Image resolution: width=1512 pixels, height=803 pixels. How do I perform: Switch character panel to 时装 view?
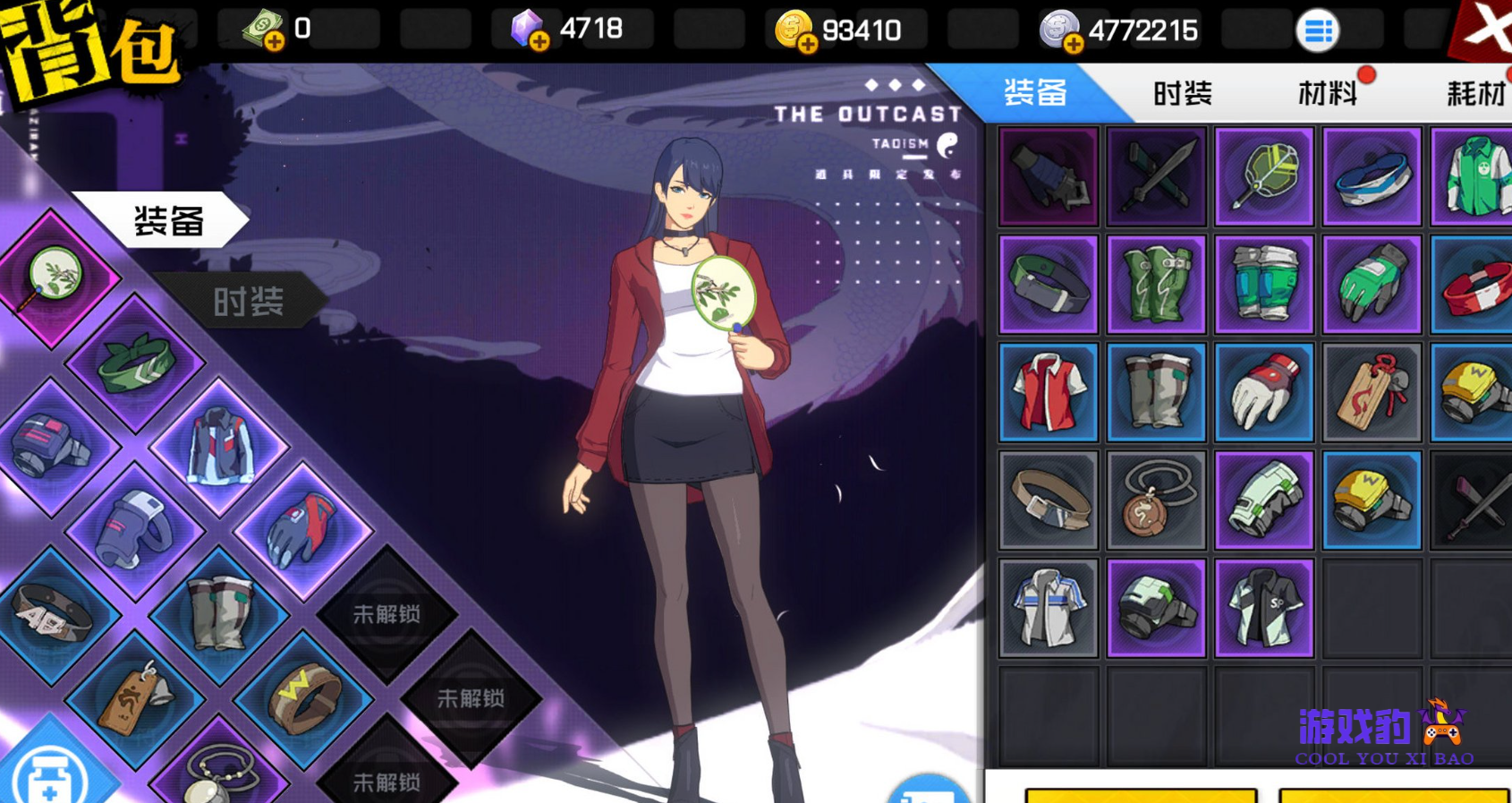pos(248,302)
